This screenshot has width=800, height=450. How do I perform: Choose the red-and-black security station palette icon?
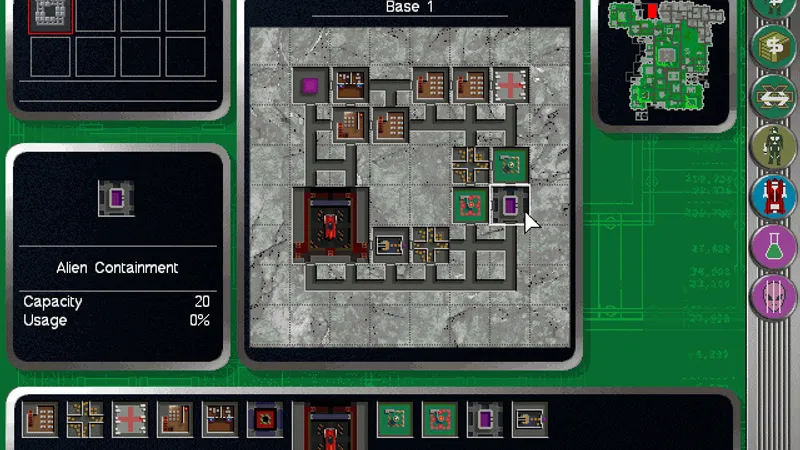(265, 420)
